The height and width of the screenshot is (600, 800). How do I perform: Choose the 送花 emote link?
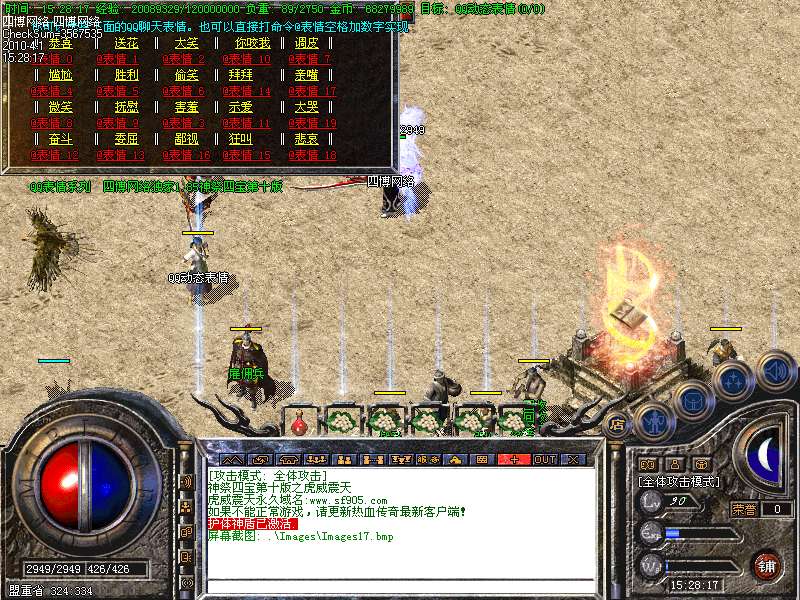click(x=127, y=44)
